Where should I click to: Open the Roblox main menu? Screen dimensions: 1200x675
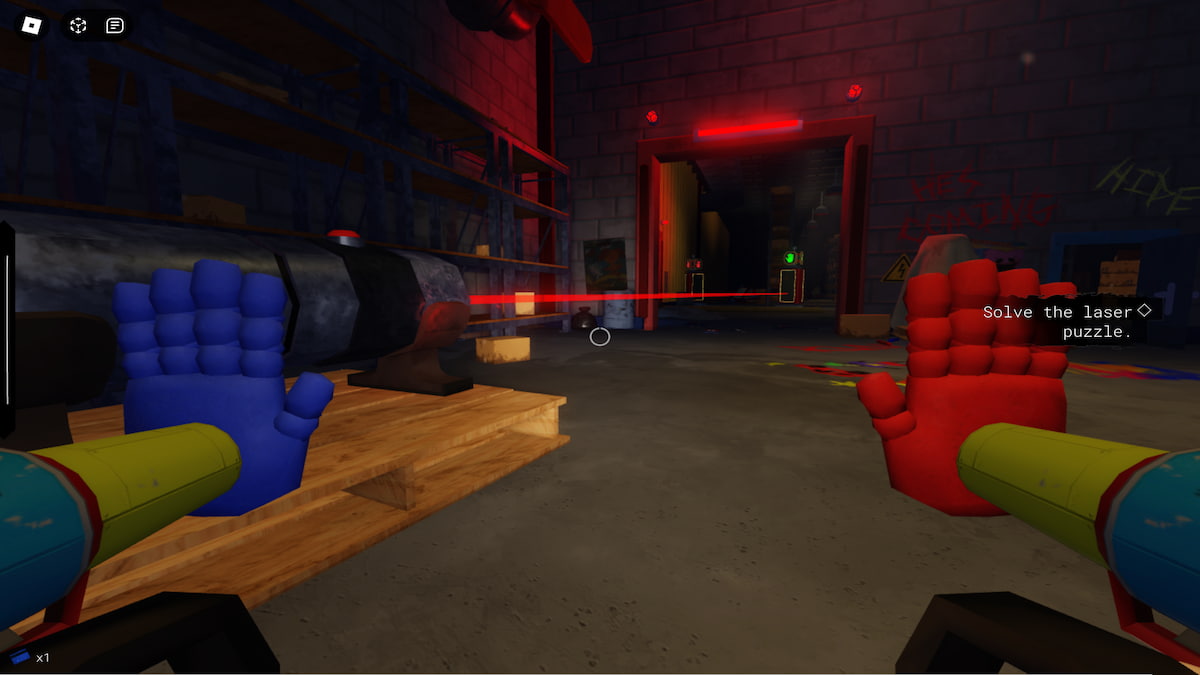point(32,24)
